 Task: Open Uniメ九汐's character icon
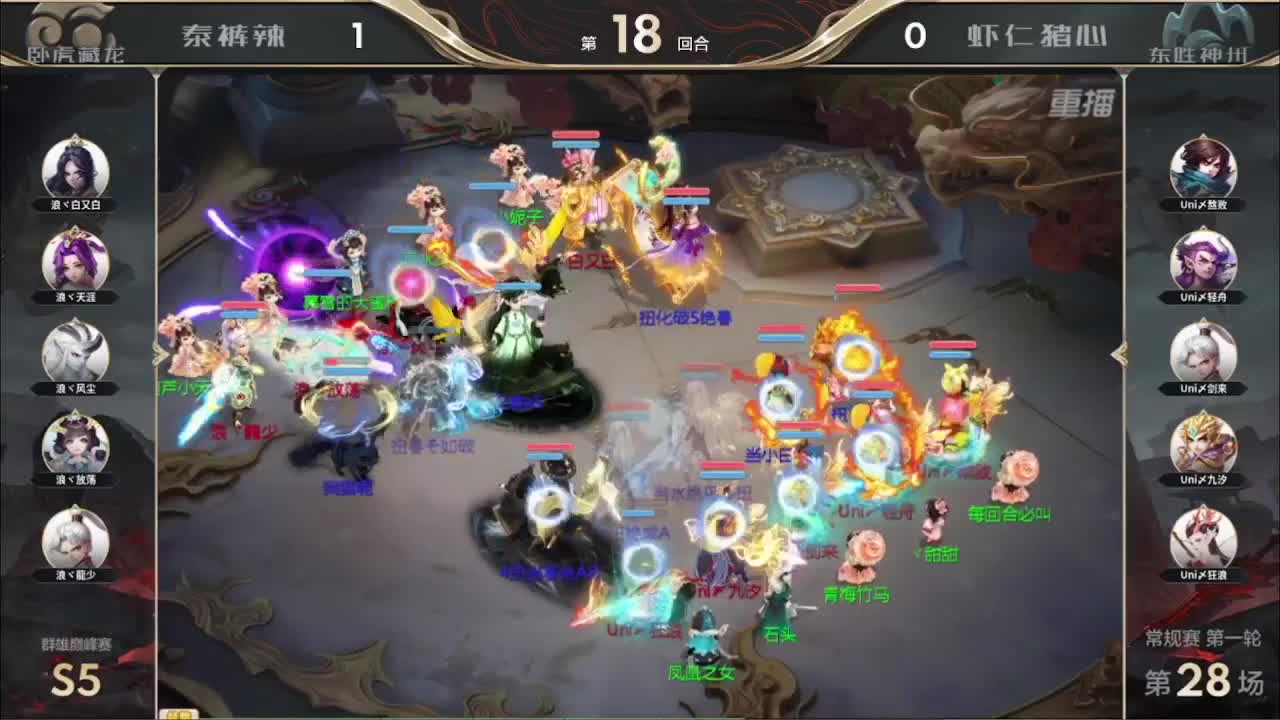[x=1205, y=449]
